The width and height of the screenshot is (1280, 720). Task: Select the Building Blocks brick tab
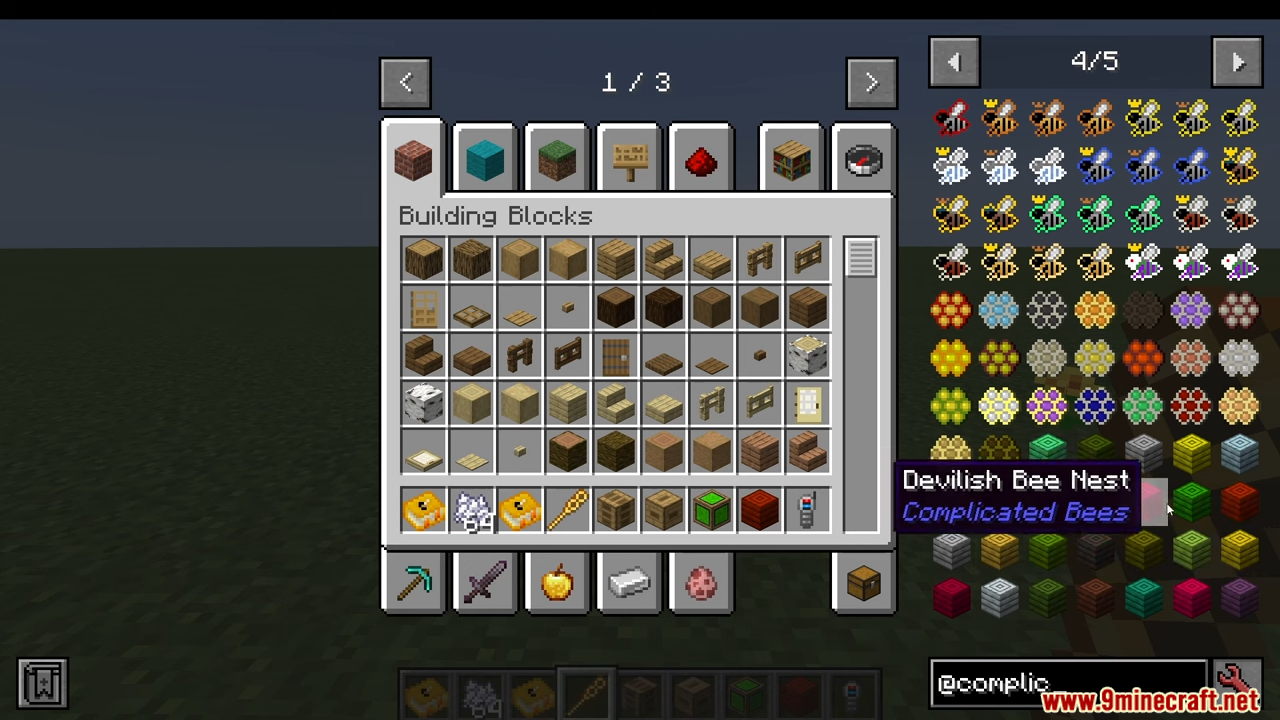point(412,160)
